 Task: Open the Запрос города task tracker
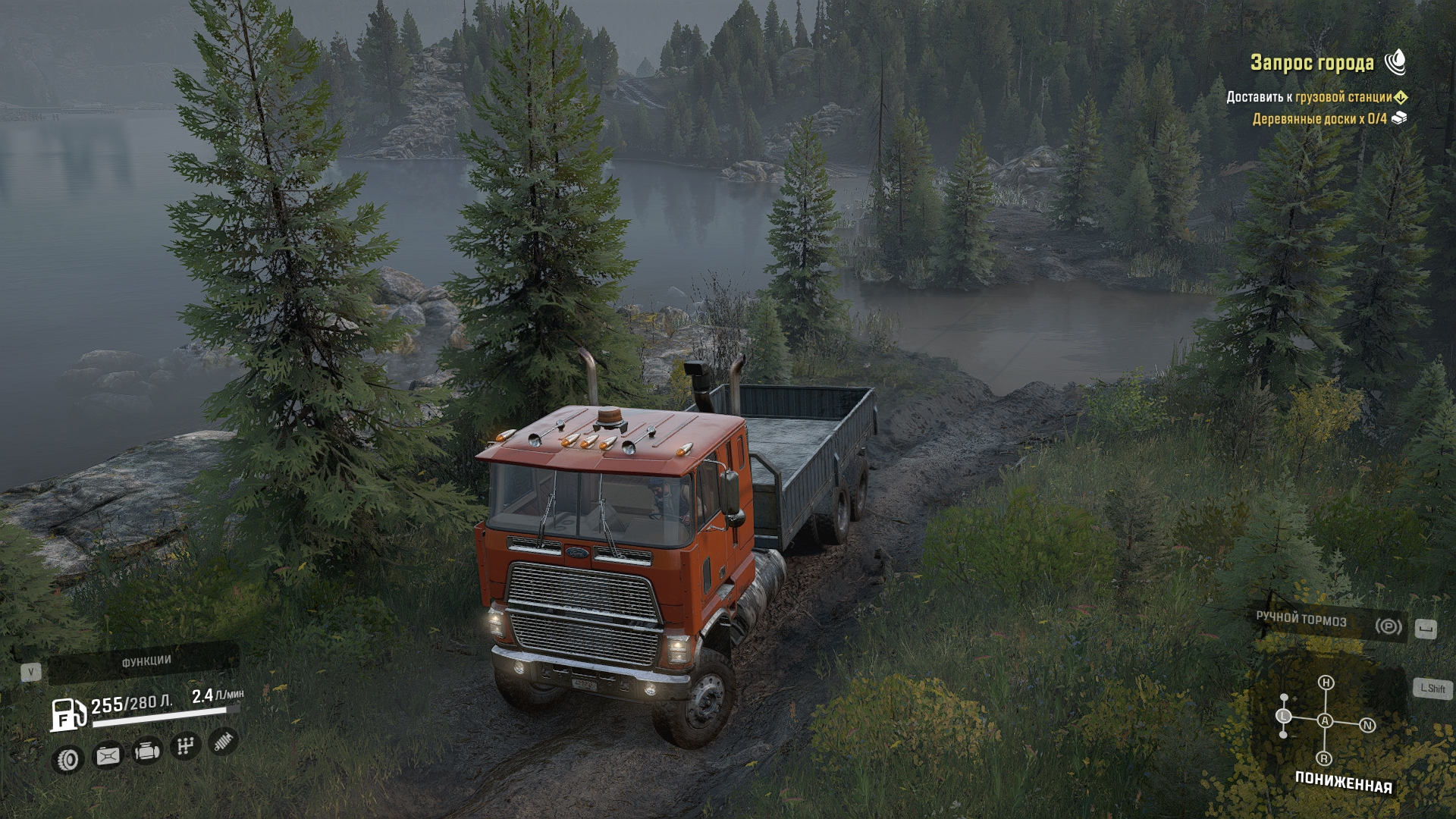pos(1312,63)
